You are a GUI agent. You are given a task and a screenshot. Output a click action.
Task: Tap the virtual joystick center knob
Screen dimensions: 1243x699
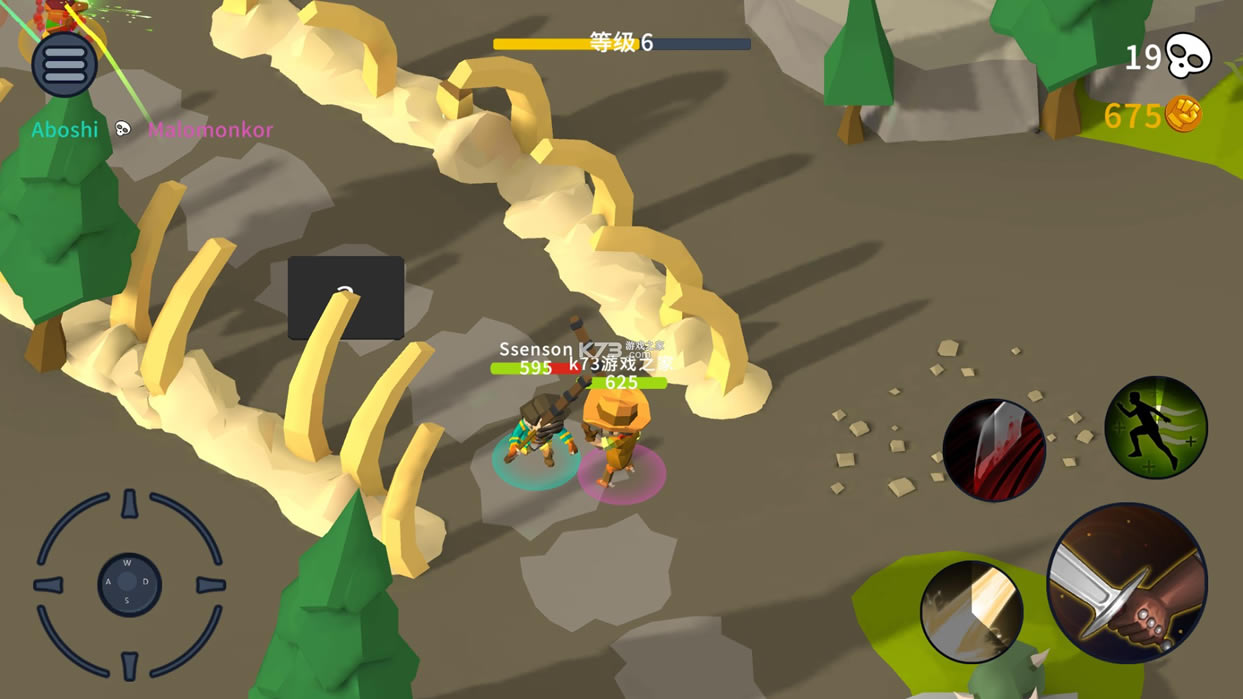pyautogui.click(x=129, y=585)
